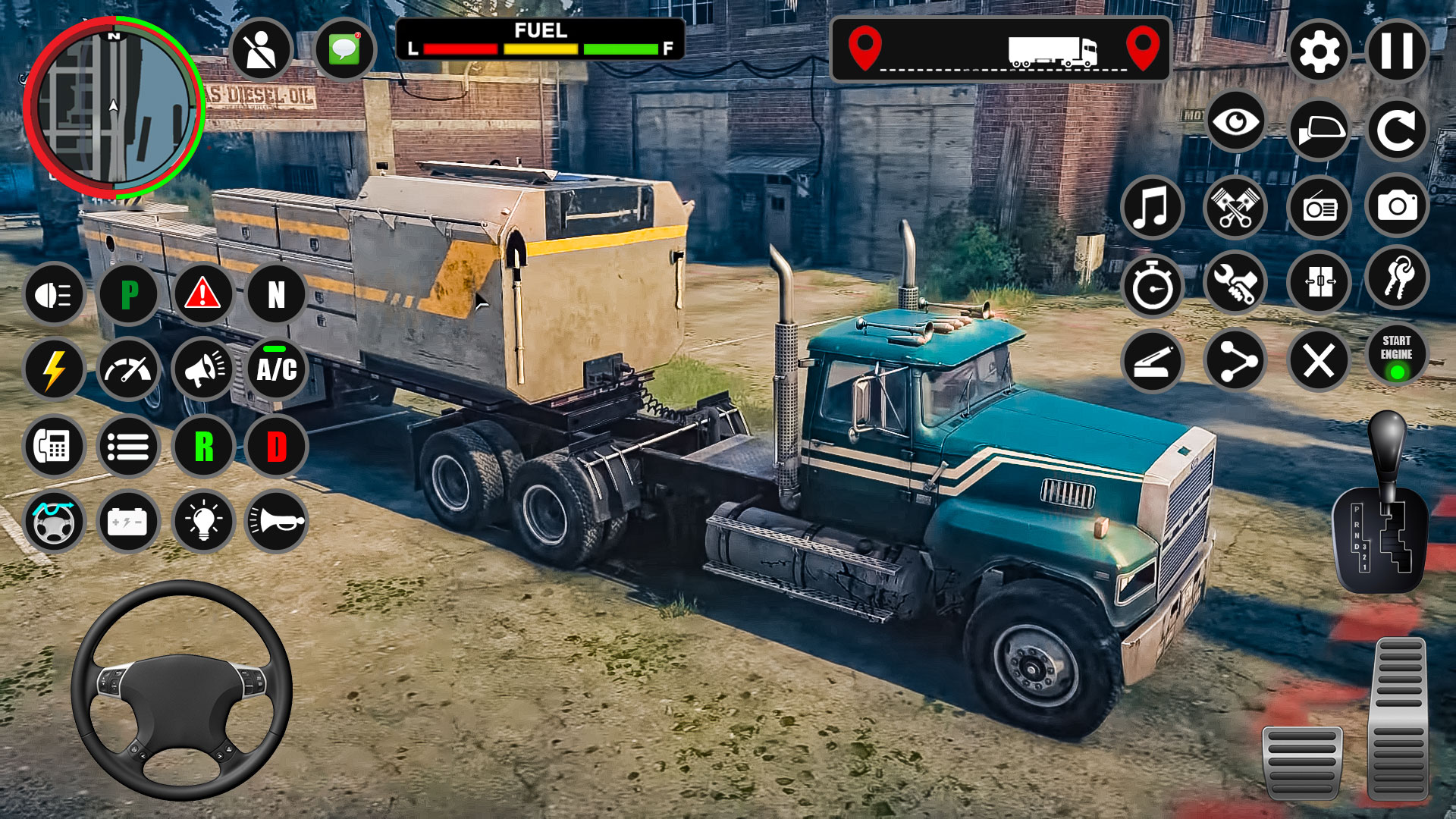The image size is (1456, 819).
Task: Restart using the circular arrow button
Action: click(x=1399, y=126)
